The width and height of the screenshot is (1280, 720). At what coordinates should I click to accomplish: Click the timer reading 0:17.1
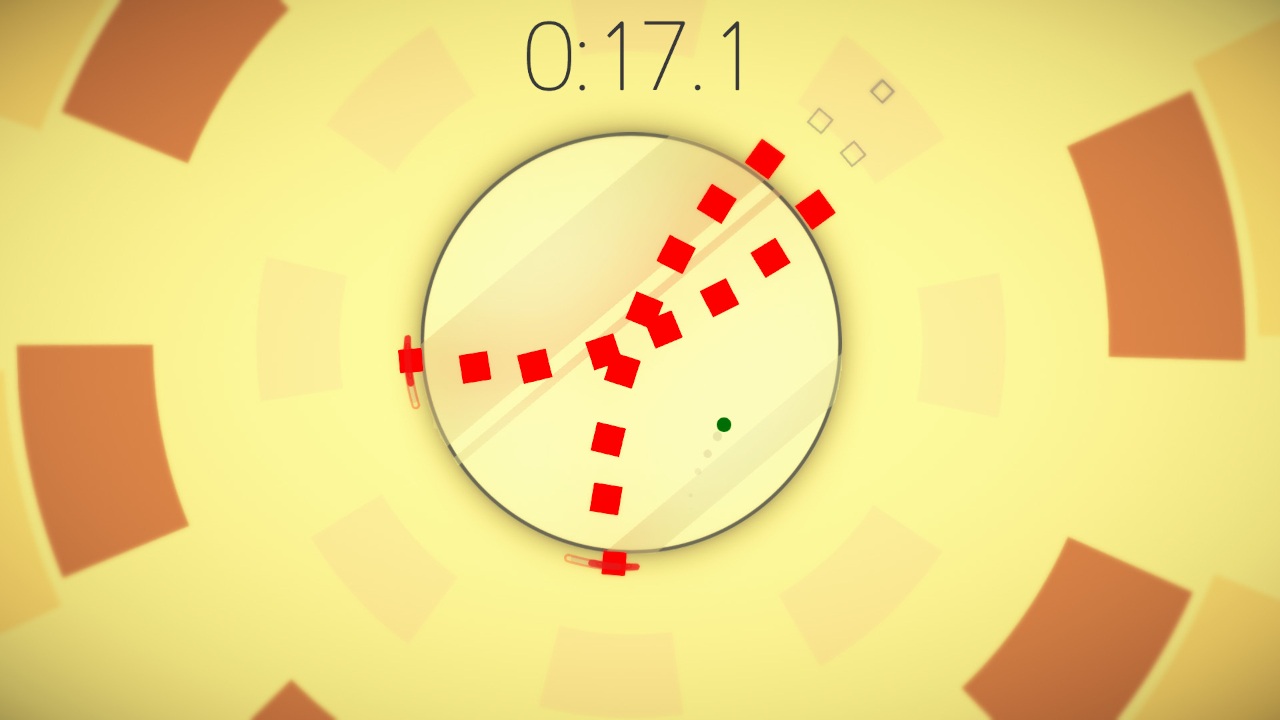tap(635, 57)
